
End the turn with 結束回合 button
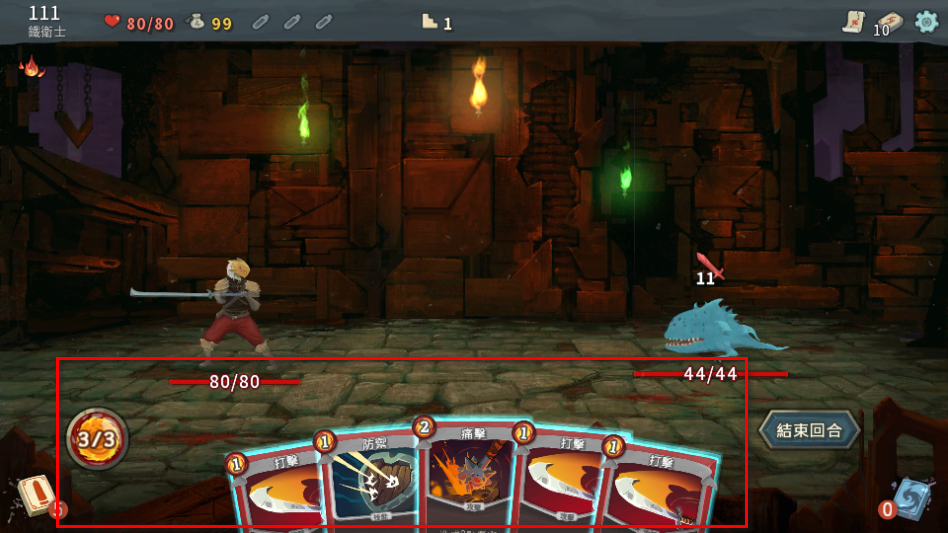(809, 430)
